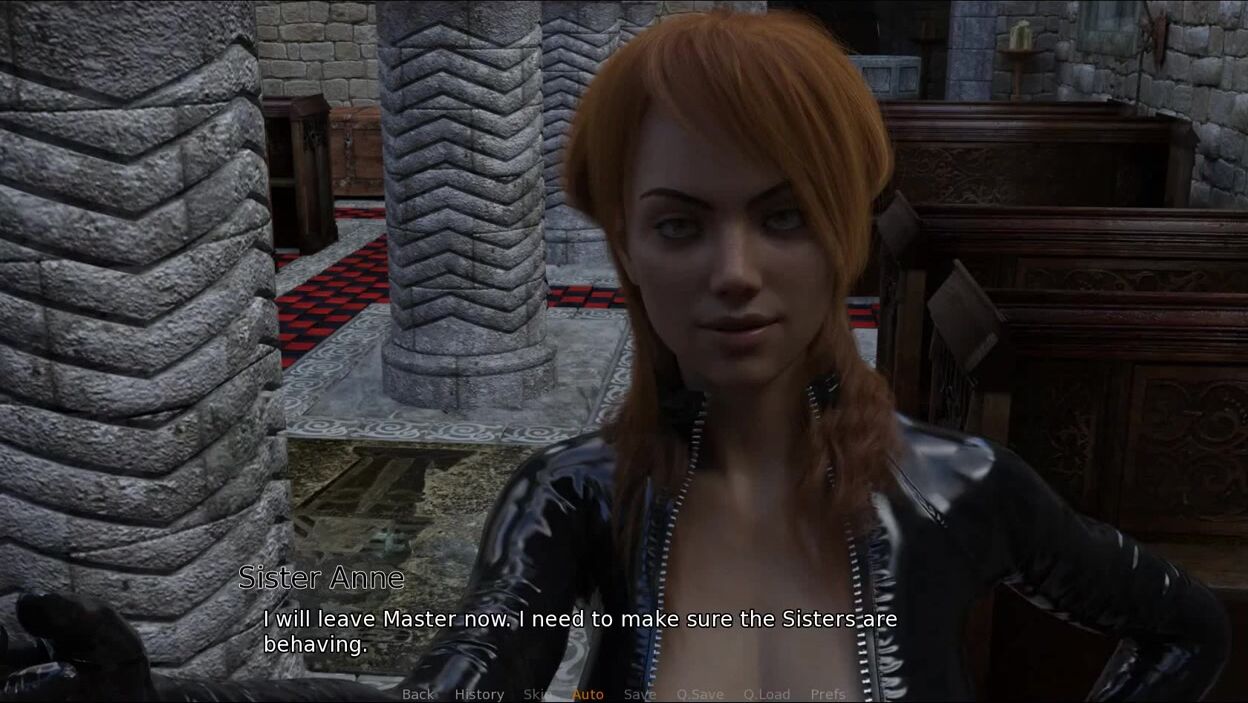Screen dimensions: 1248x703
Task: Open the Save menu
Action: (640, 694)
